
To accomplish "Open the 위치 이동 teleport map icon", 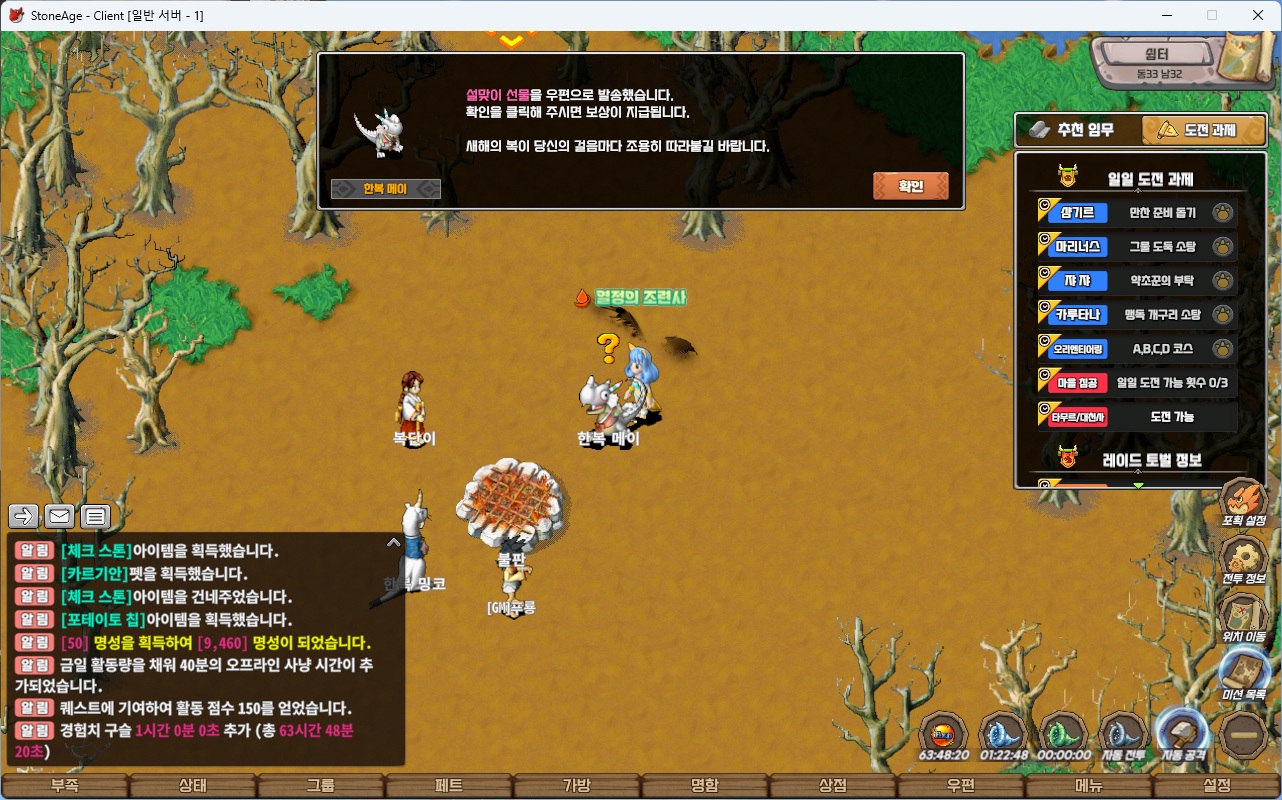I will point(1244,618).
